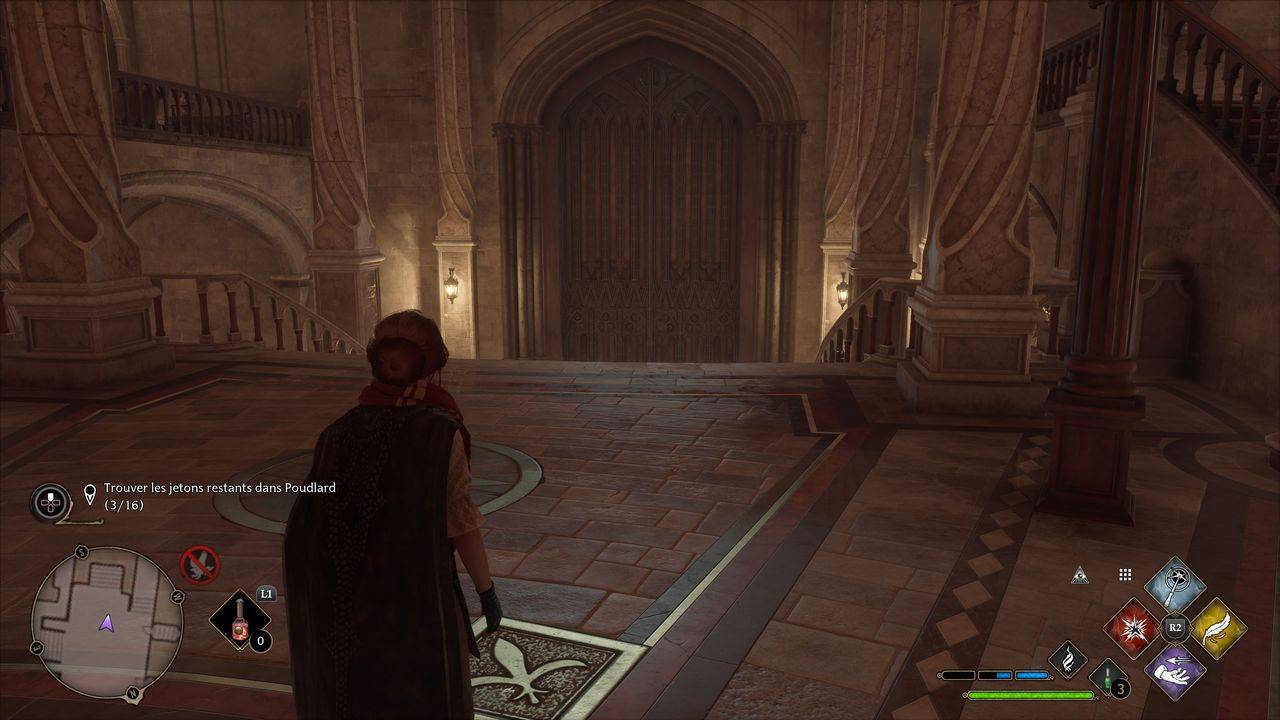Click the crossed-out flying restriction icon
1280x720 pixels.
199,564
